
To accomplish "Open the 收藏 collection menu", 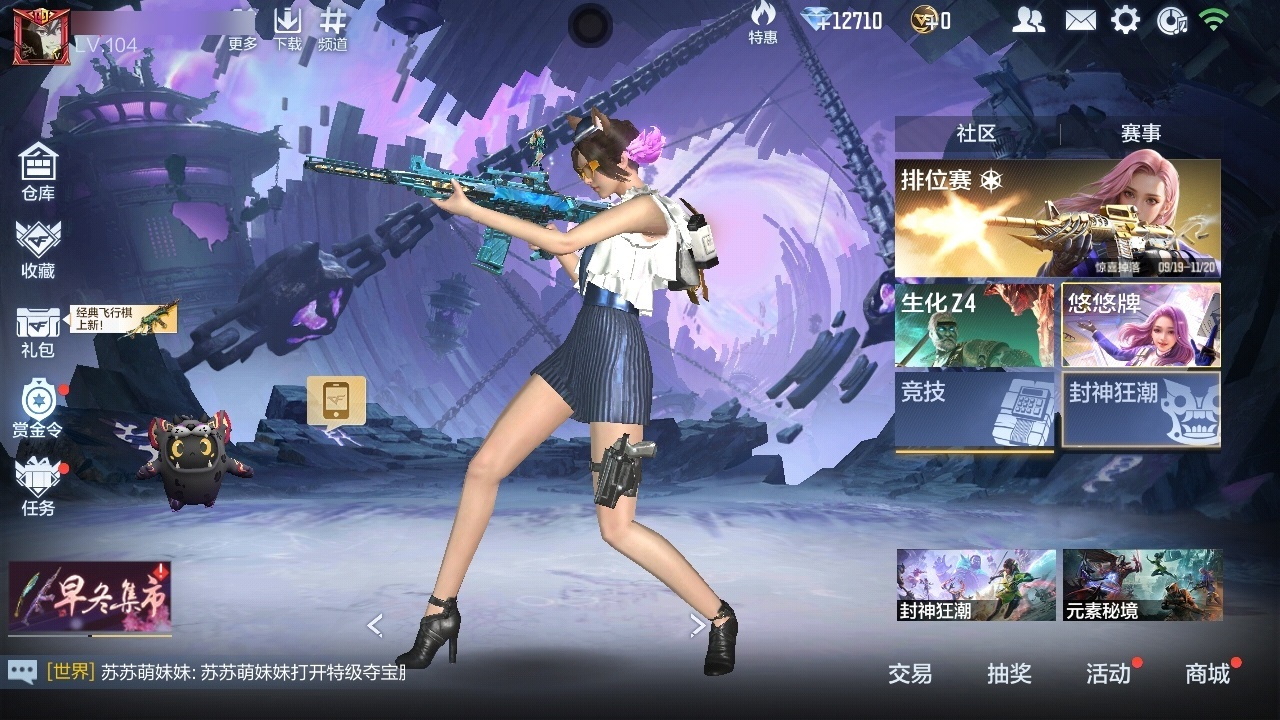I will tap(38, 248).
